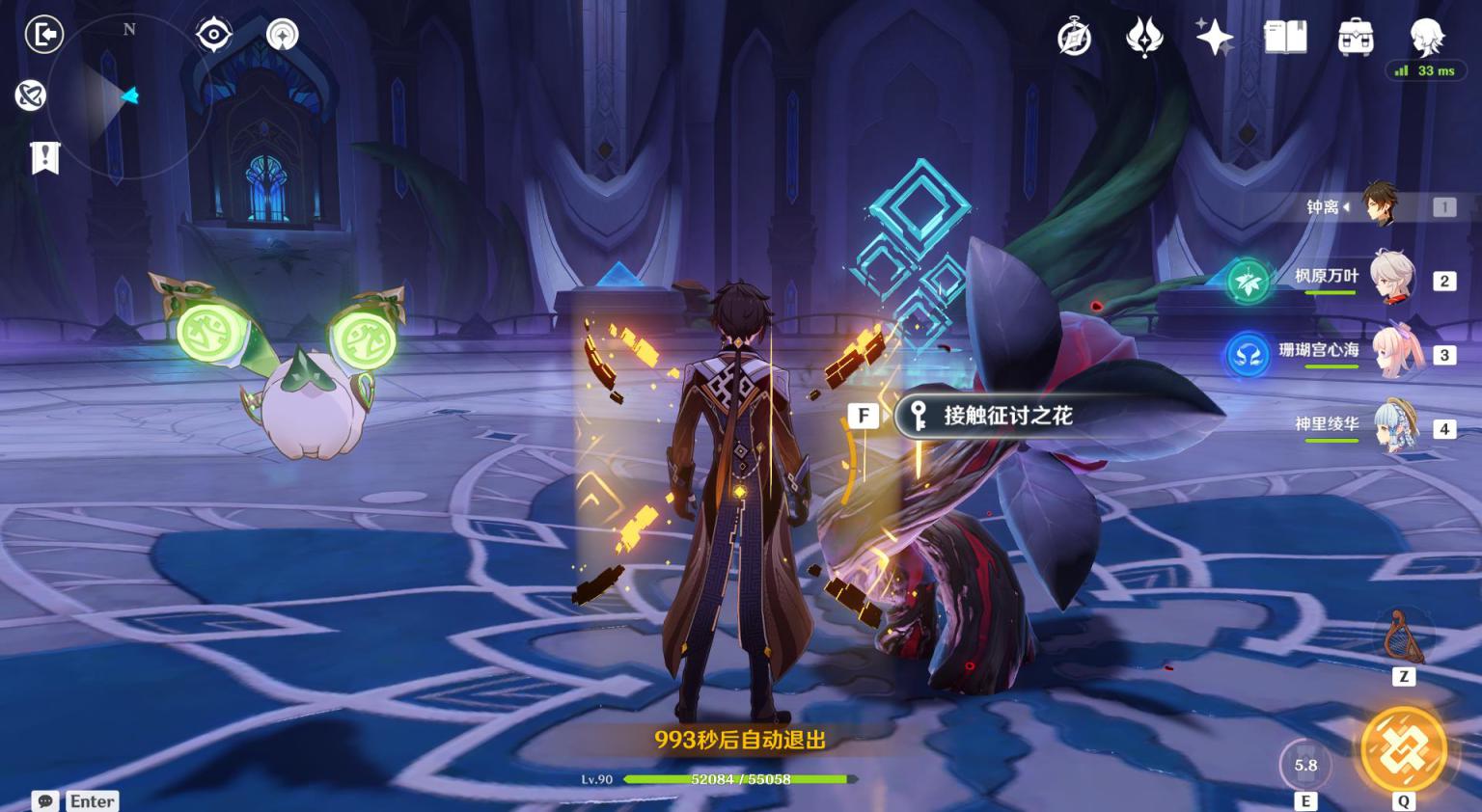The width and height of the screenshot is (1482, 812).
Task: Open the quest exclamation bookmark icon
Action: point(45,157)
